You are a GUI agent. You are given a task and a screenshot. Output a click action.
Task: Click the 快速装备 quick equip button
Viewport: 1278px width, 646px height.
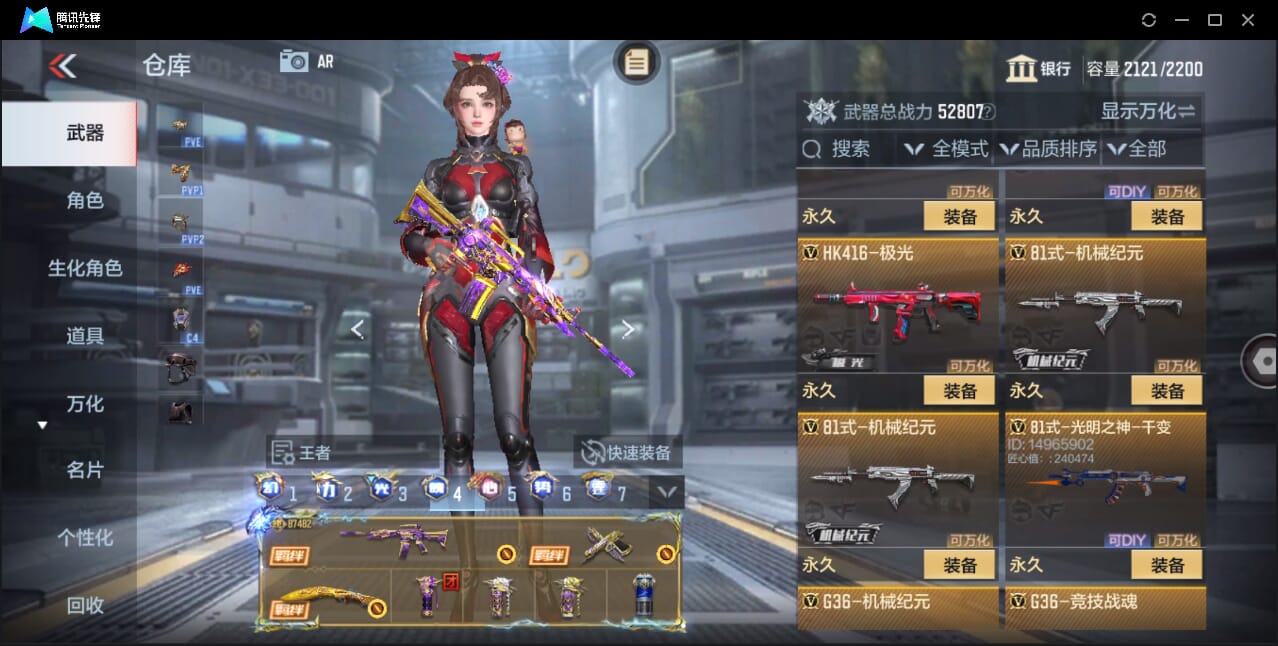pos(627,453)
